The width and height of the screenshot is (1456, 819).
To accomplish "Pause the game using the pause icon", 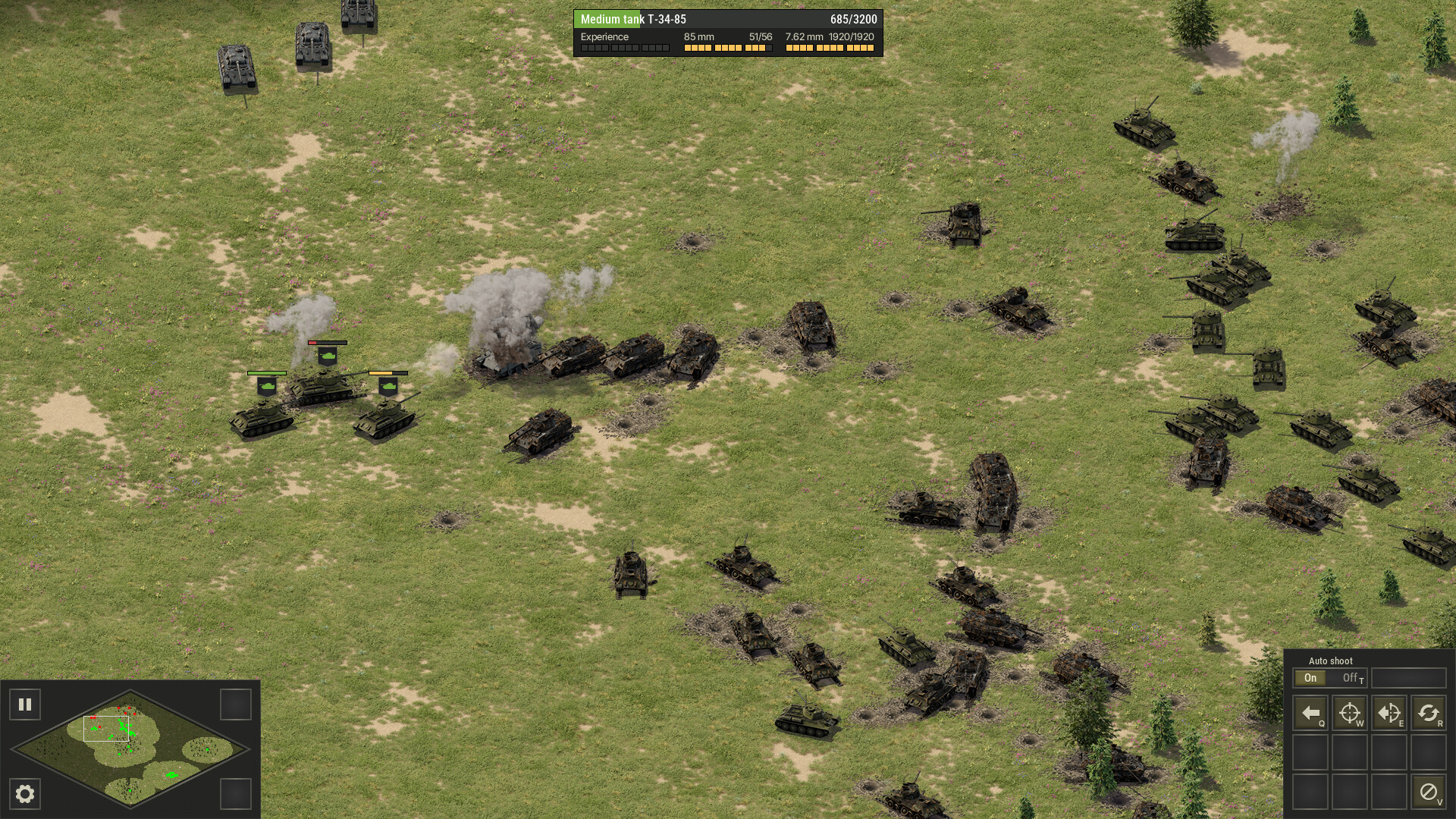I will (25, 704).
